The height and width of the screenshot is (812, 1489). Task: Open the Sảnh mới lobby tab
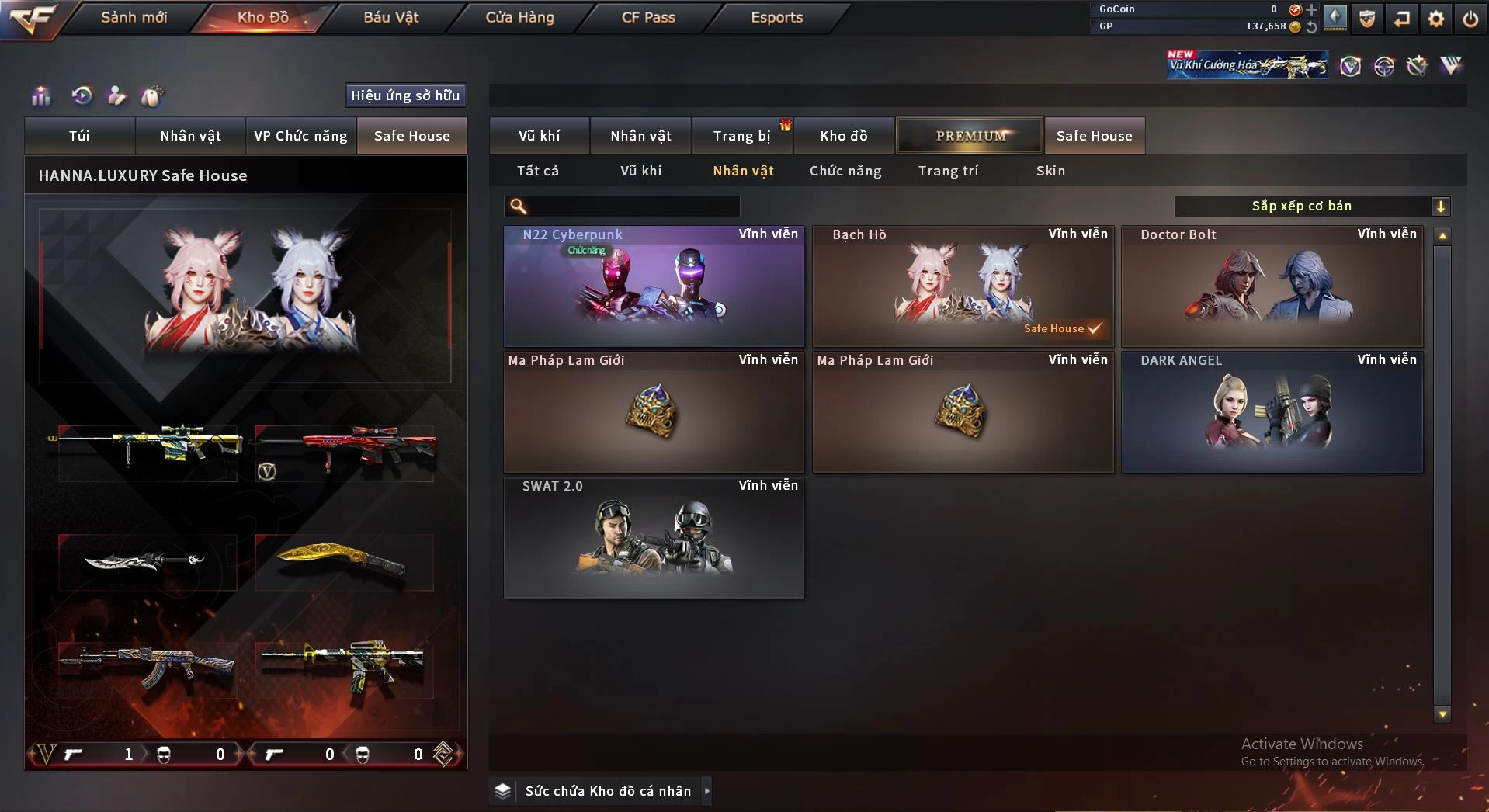134,17
